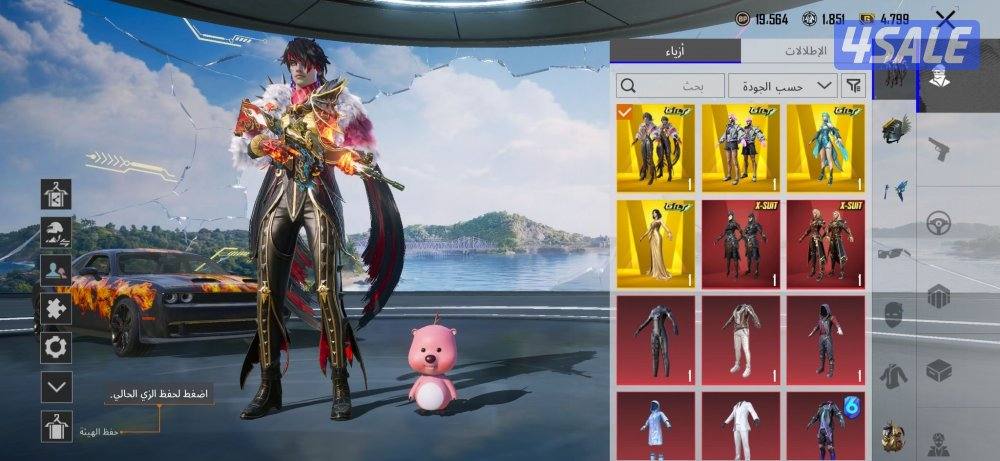
Task: Open the pistol weapons category
Action: (x=937, y=150)
